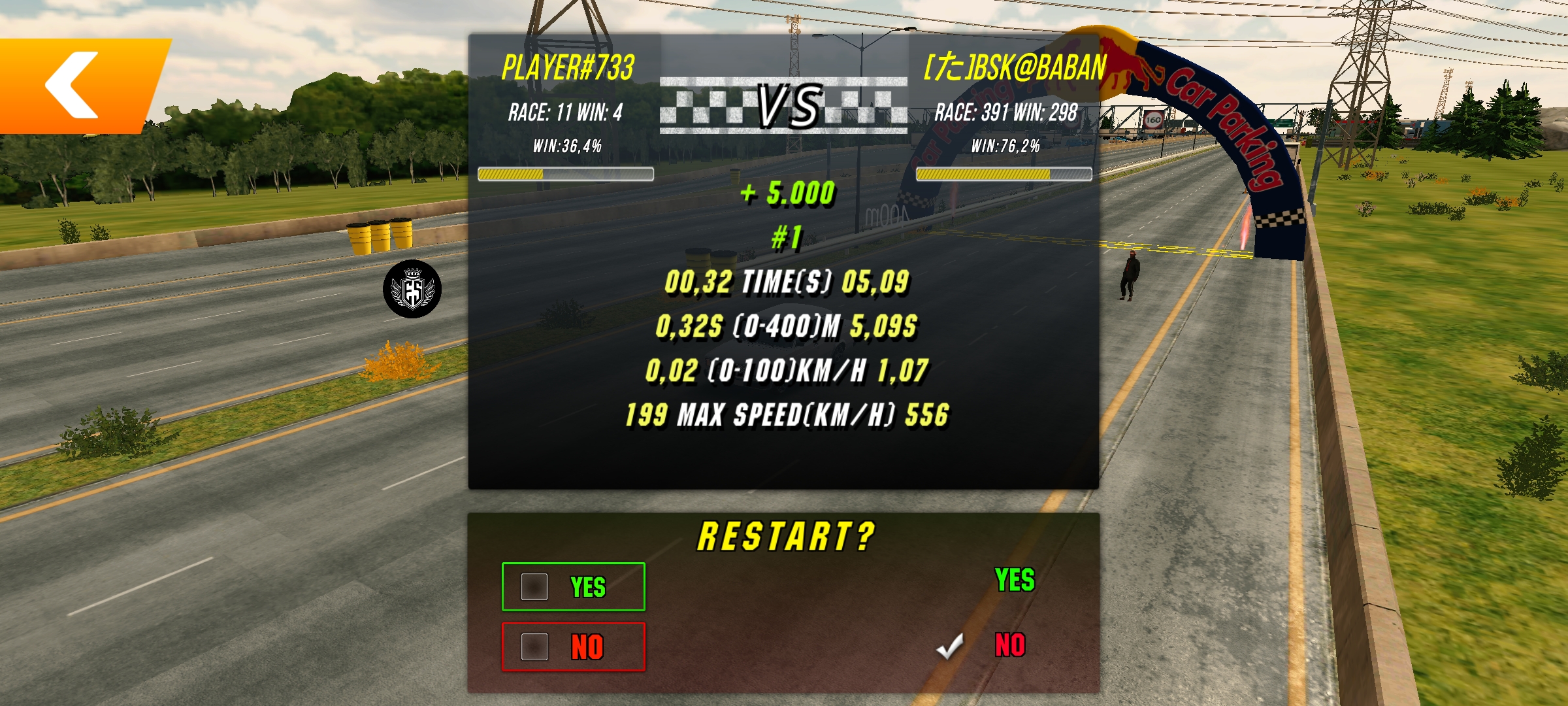Screen dimensions: 1568x706
Task: Click the orange back arrow
Action: (73, 85)
